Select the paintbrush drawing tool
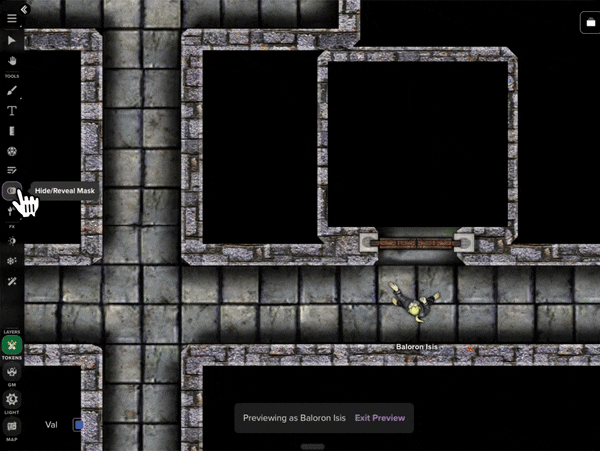The image size is (600, 451). [12, 91]
